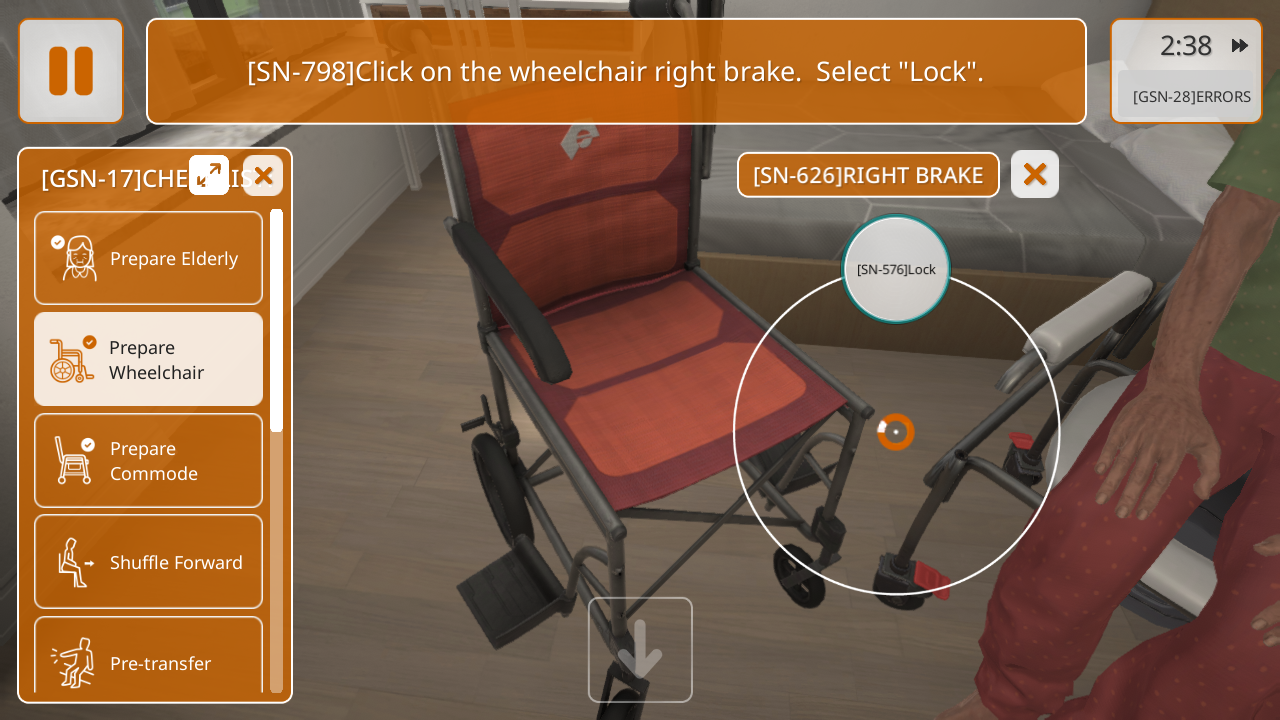Open the Shuffle Forward checklist step
Viewport: 1280px width, 720px height.
click(149, 562)
